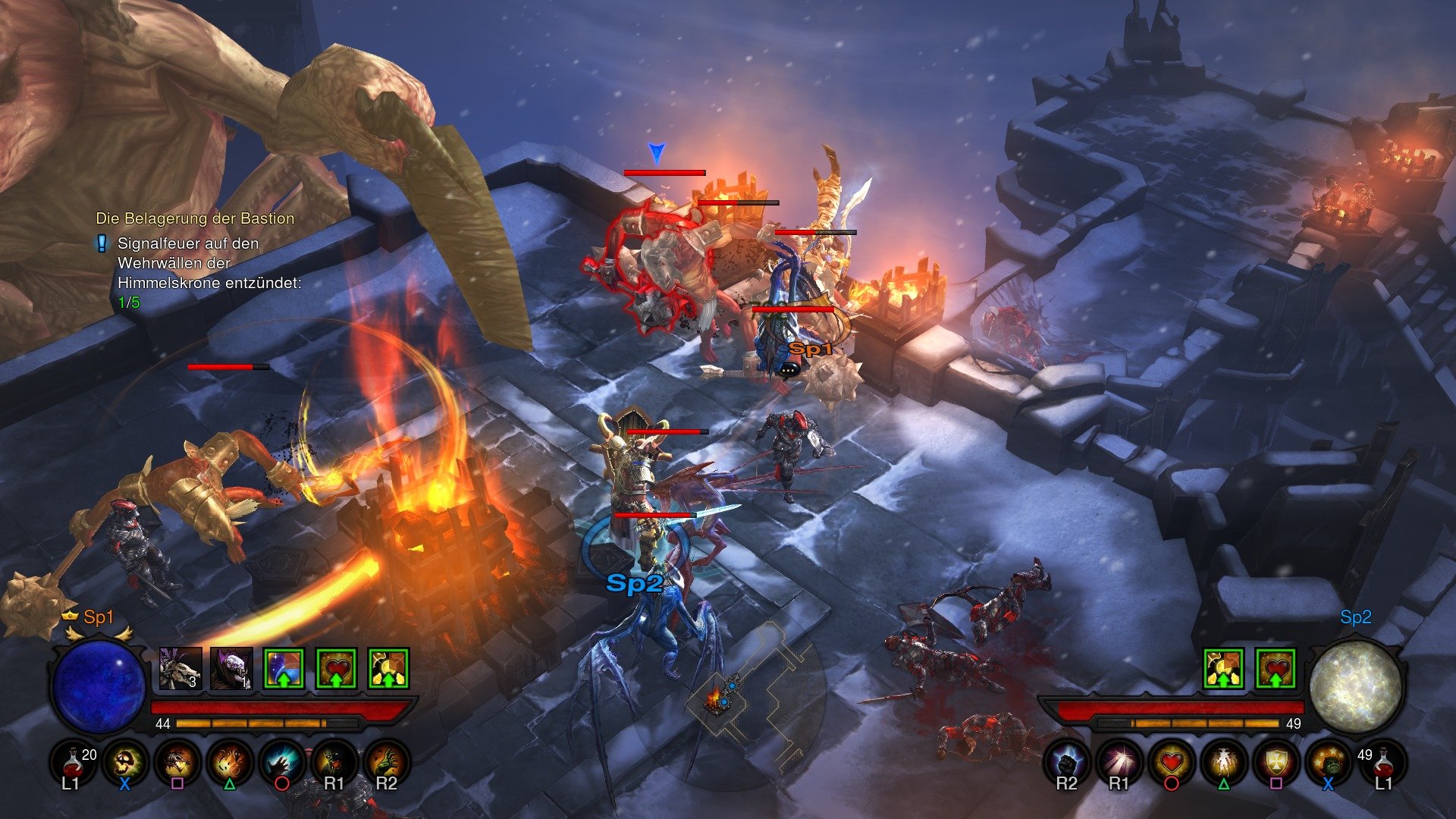The width and height of the screenshot is (1456, 819).
Task: Click the Zombie Dogs buff showing 3 stacks
Action: (180, 667)
